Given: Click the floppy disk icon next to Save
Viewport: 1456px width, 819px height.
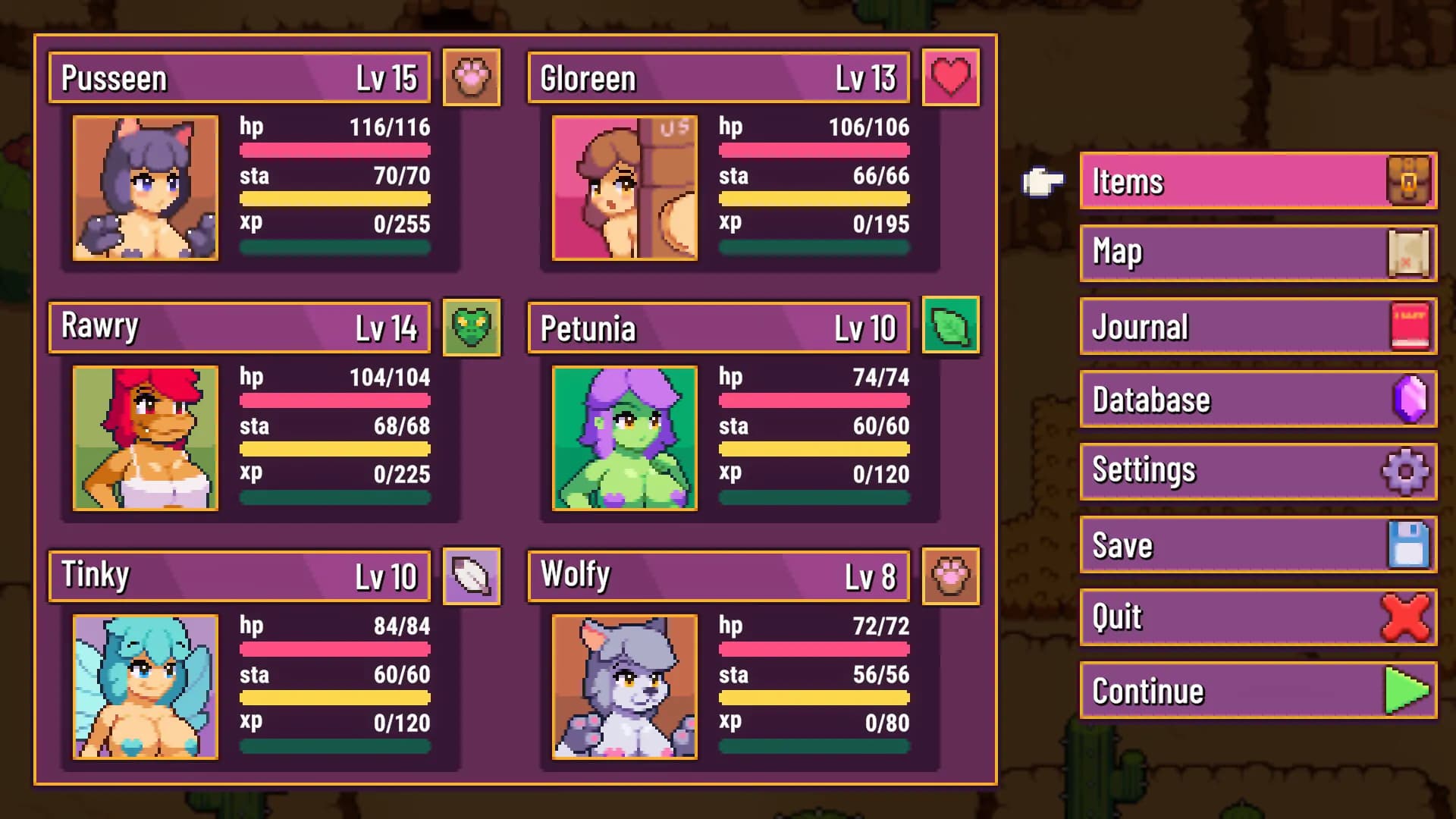Looking at the screenshot, I should [x=1409, y=544].
